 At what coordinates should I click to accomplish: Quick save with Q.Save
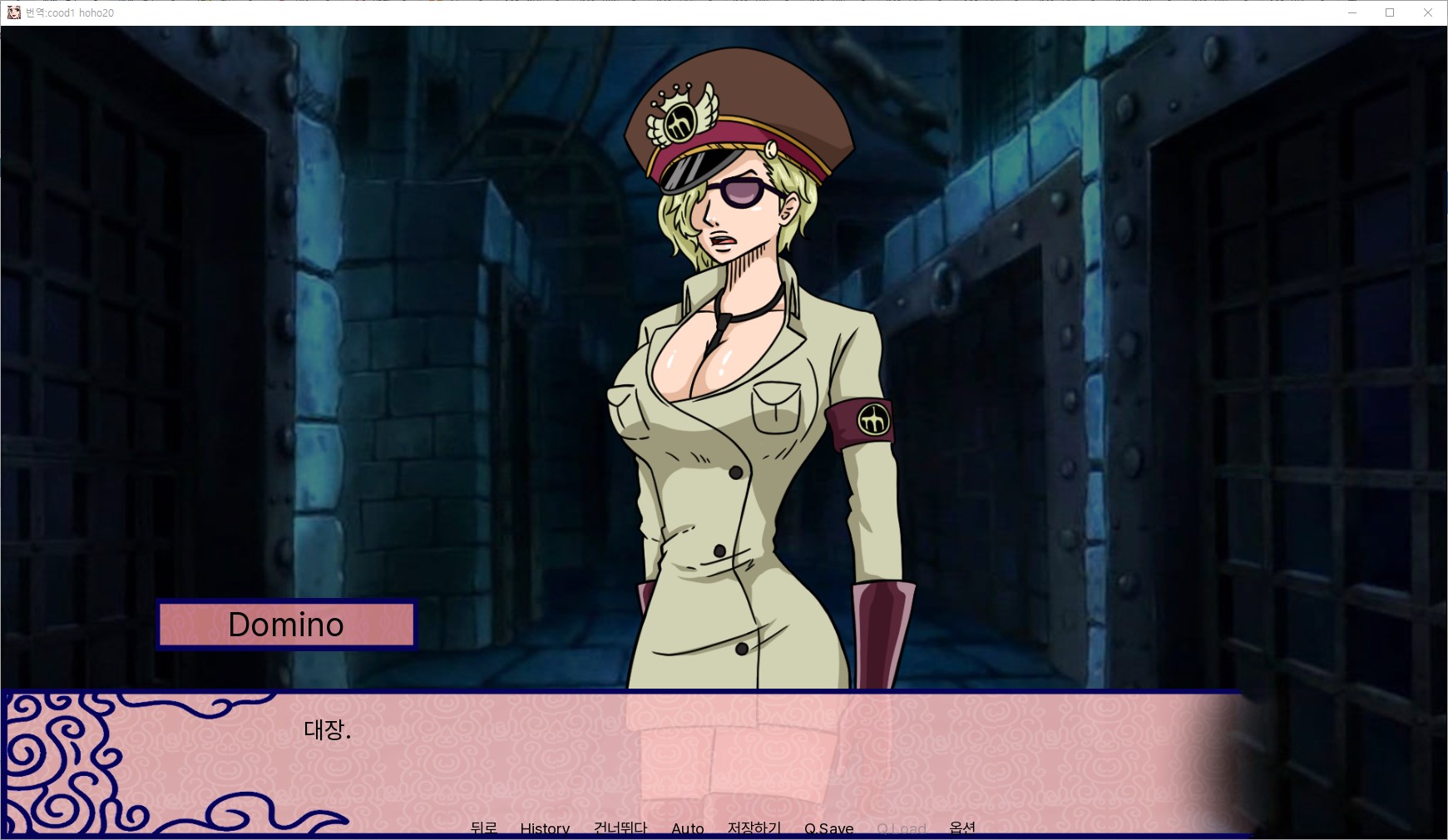click(x=828, y=828)
